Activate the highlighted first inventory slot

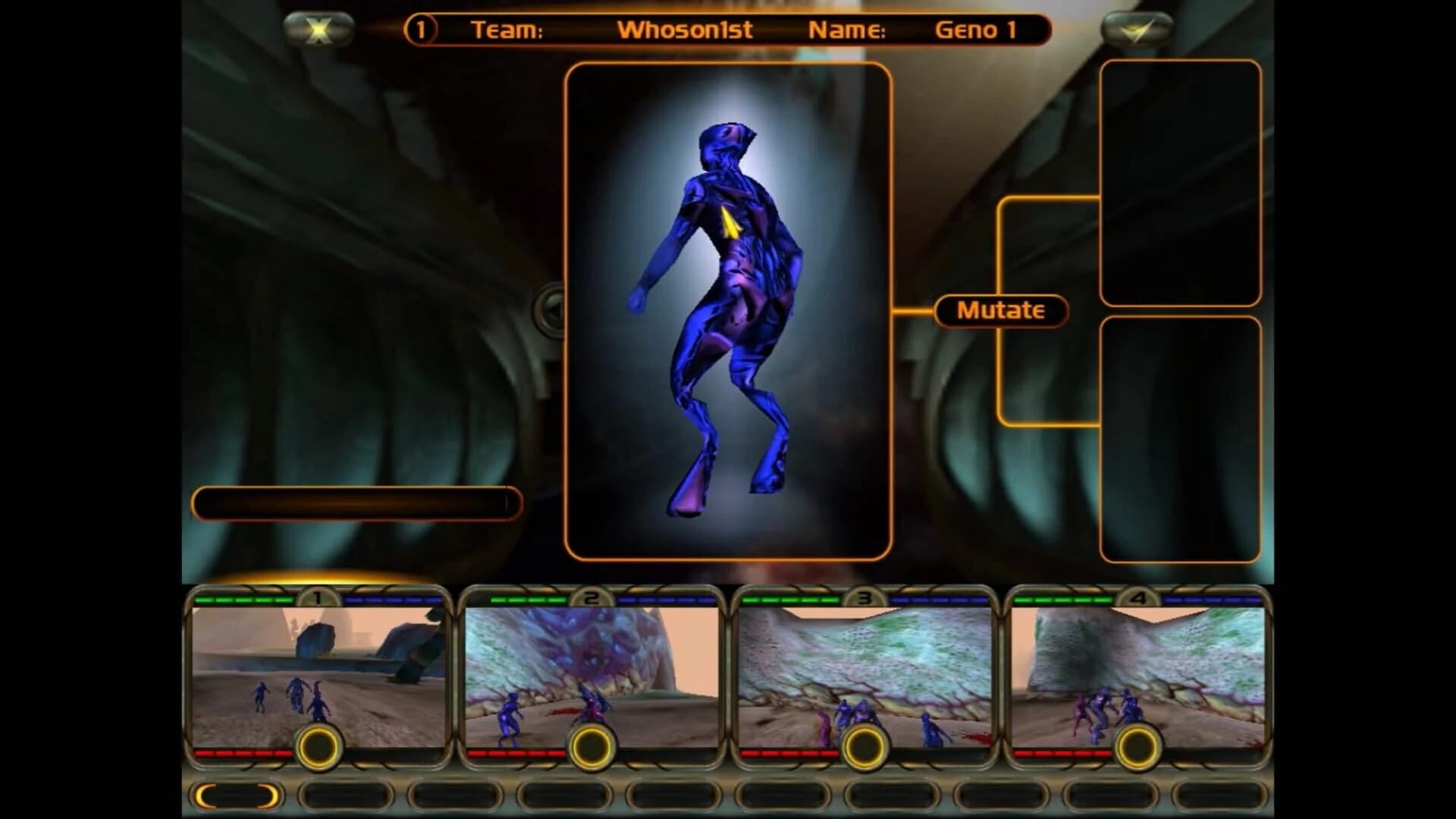(x=235, y=792)
